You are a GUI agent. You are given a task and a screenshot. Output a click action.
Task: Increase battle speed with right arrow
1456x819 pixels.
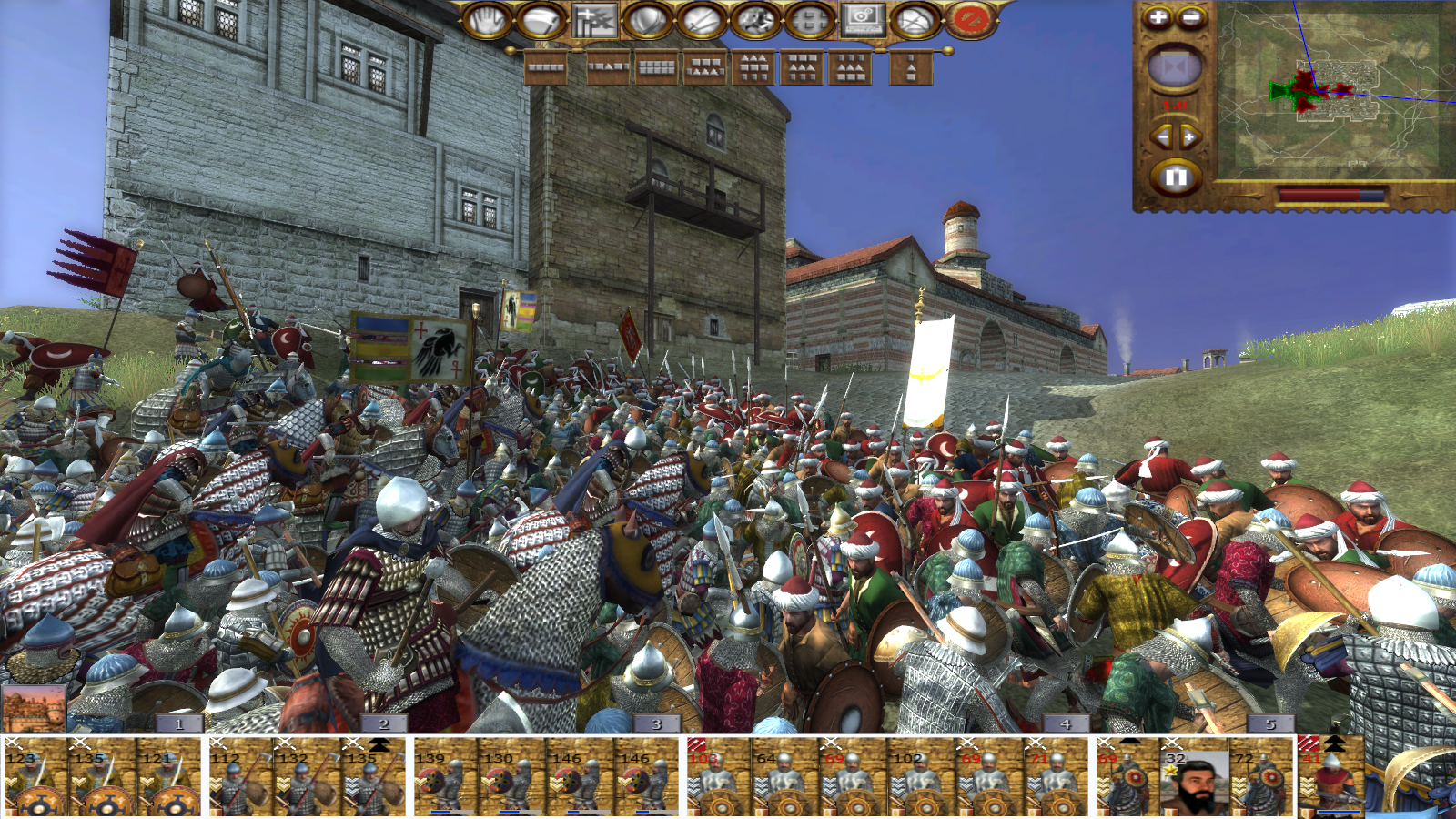(1190, 137)
